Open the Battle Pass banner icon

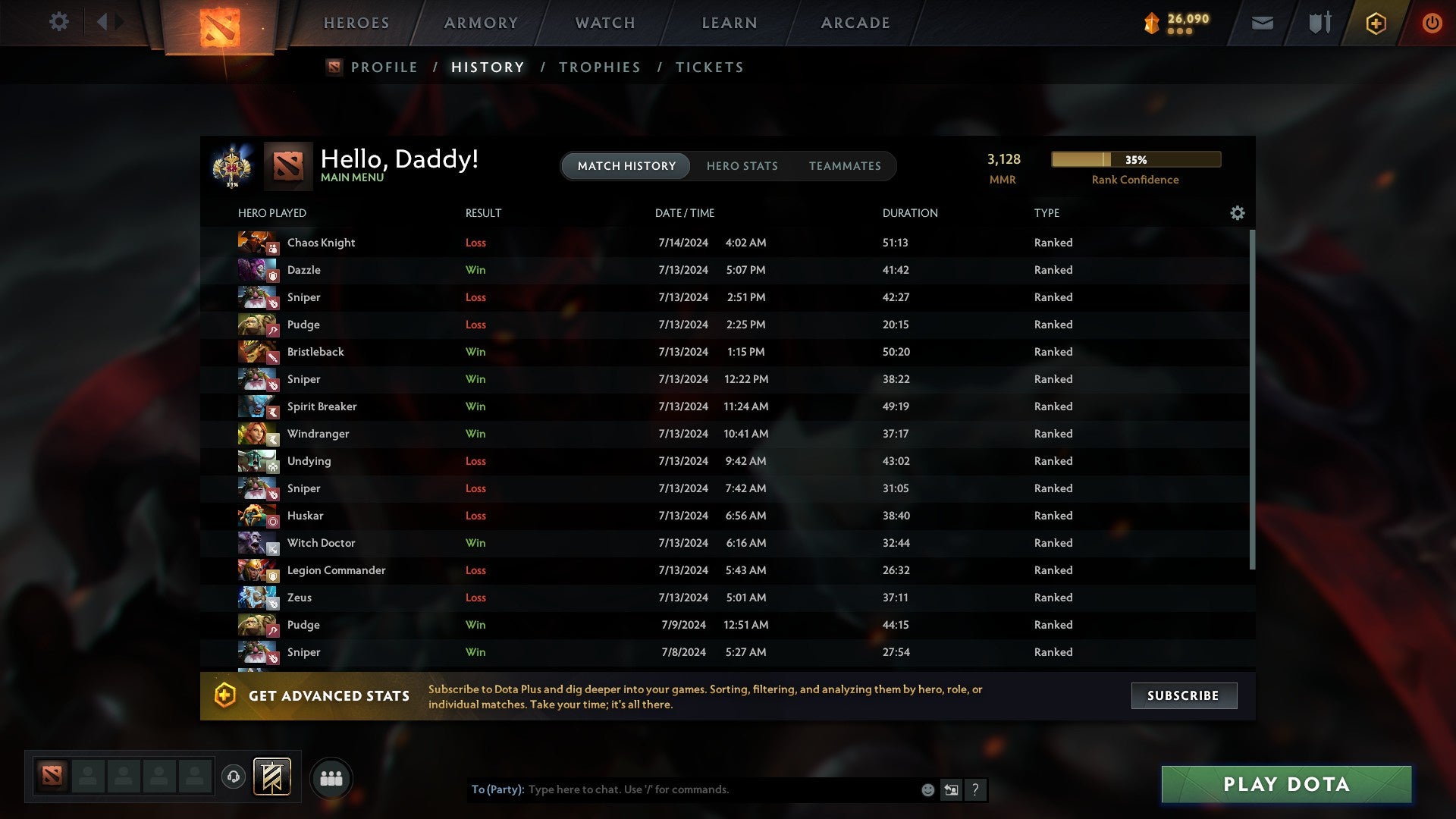tap(270, 777)
